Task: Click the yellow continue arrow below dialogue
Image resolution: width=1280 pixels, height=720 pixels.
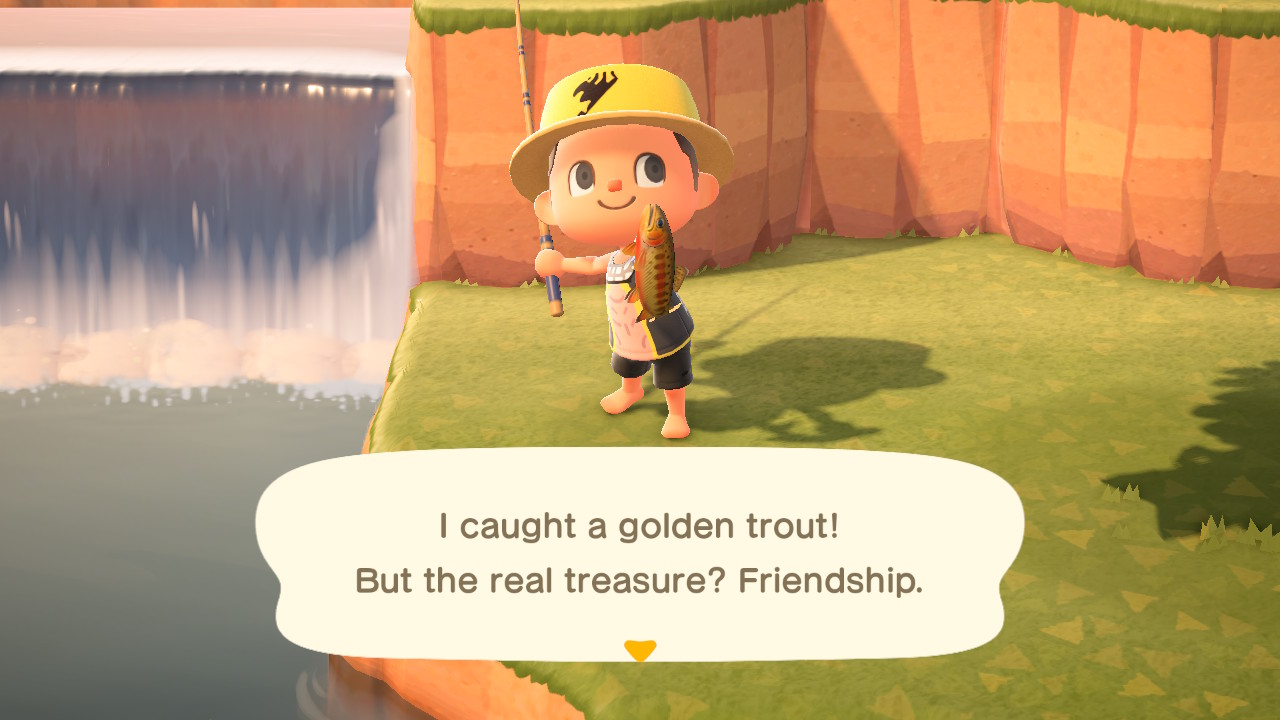Action: [x=639, y=646]
